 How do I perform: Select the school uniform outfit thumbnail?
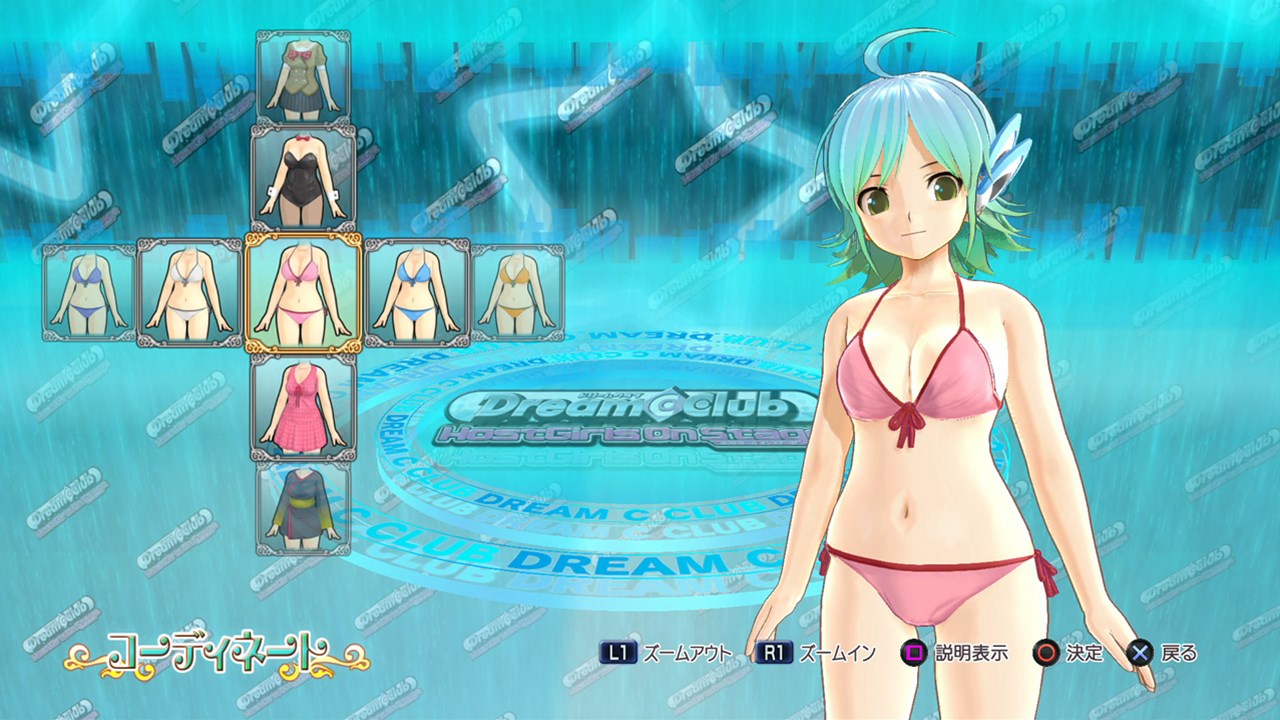[303, 76]
